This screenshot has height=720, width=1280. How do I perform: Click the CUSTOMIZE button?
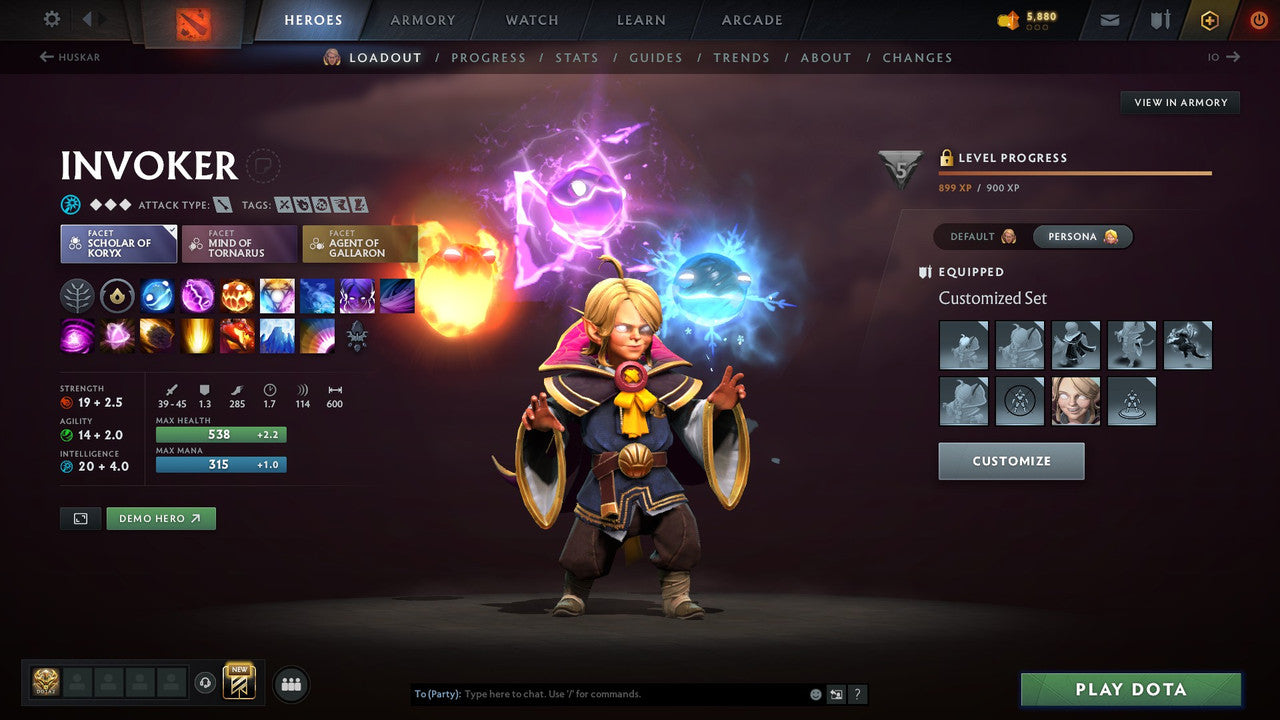[x=1011, y=461]
